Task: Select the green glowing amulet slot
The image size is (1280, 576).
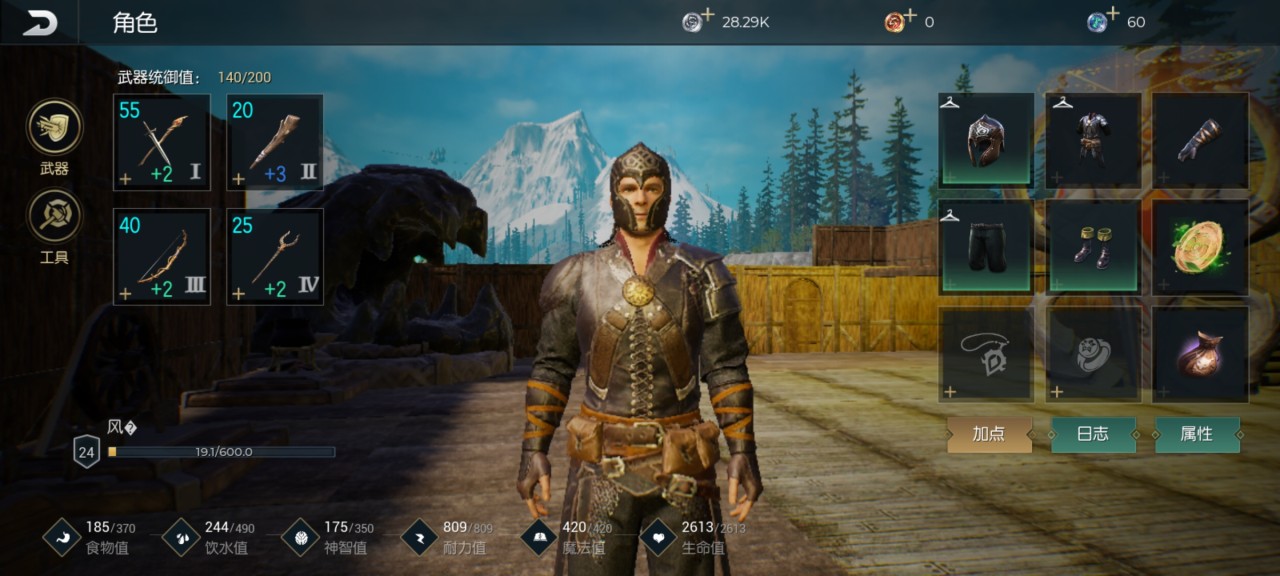Action: coord(1200,247)
